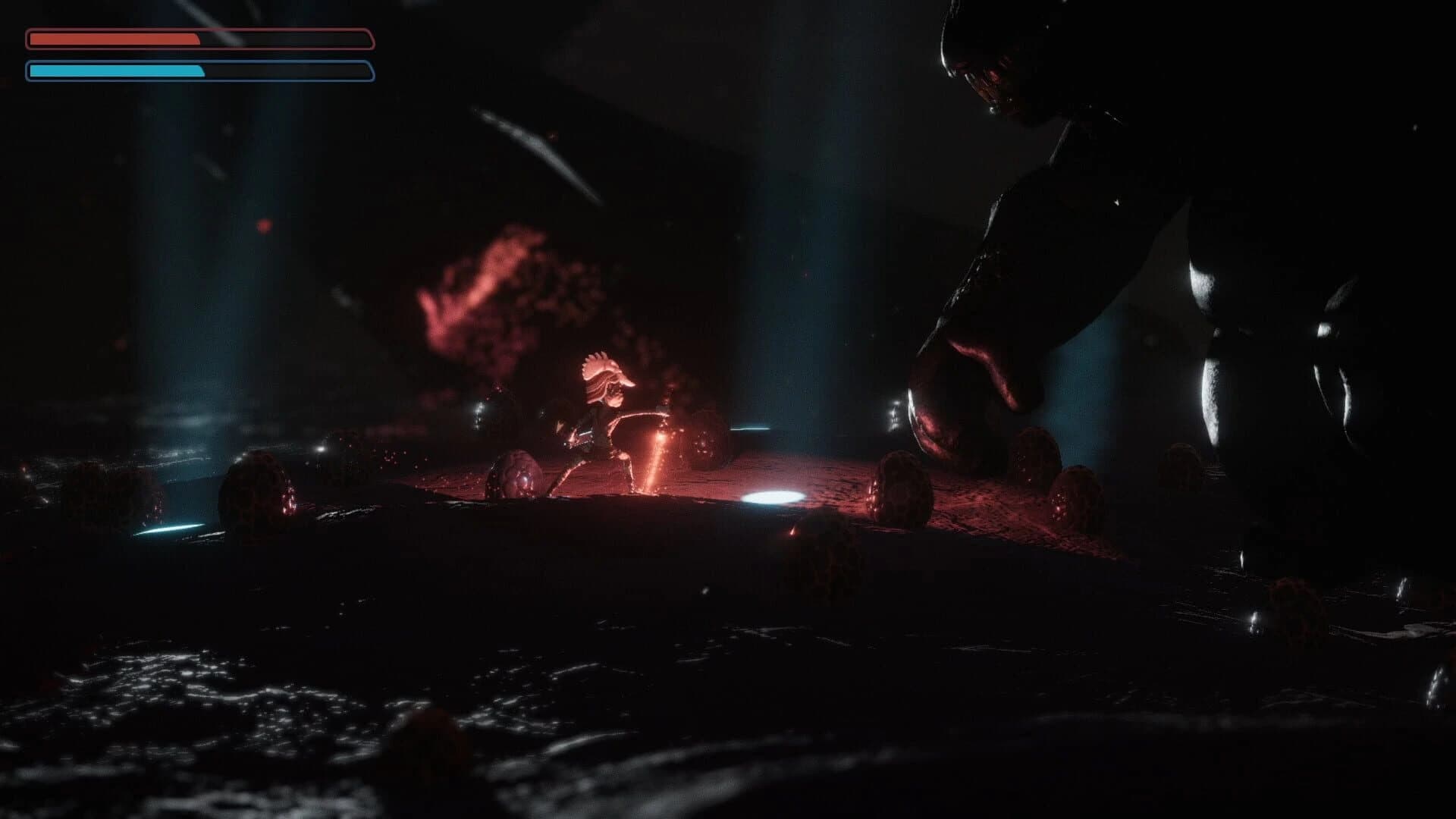Click the red health bar
1456x819 pixels.
[x=114, y=36]
